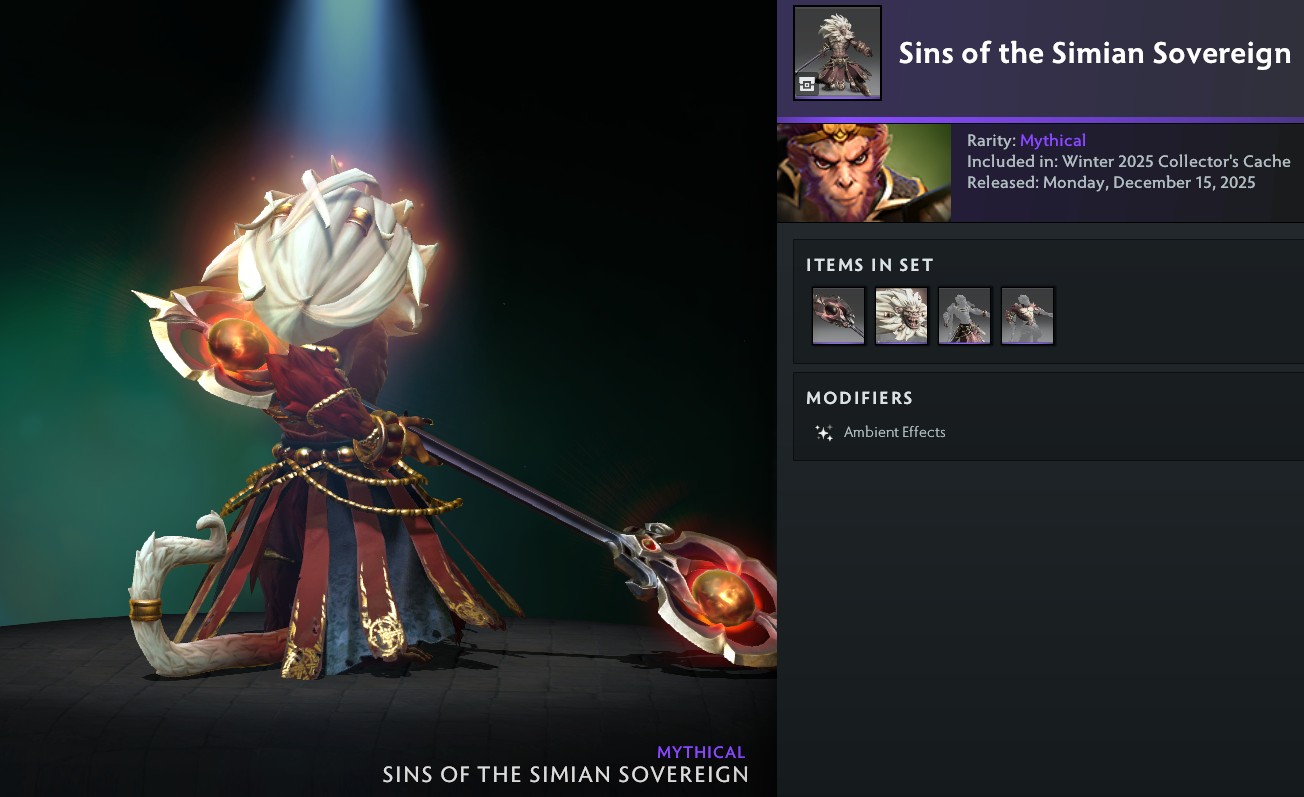Select the staff weapon item in set

[x=838, y=316]
